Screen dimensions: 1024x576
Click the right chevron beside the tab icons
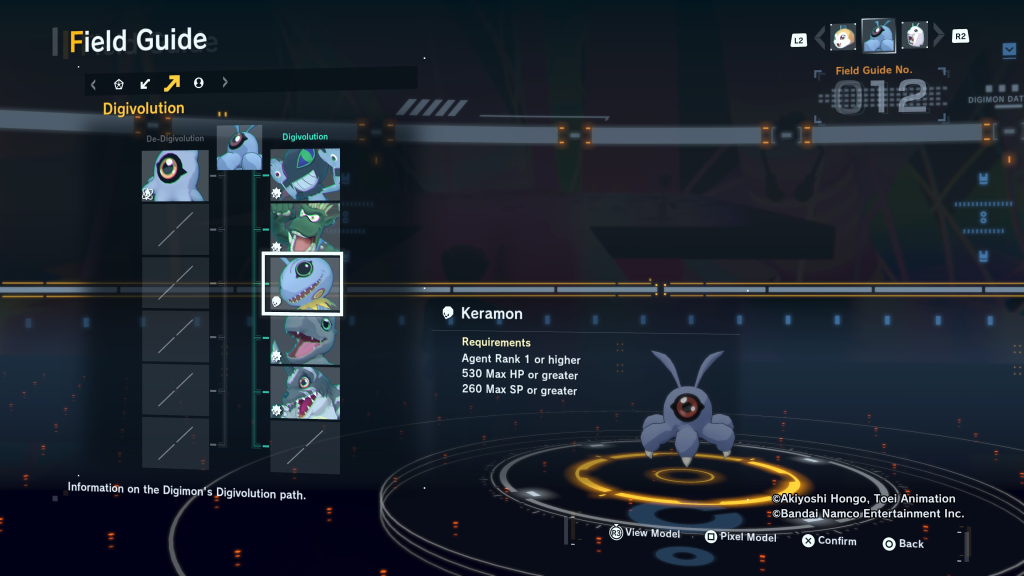click(225, 84)
